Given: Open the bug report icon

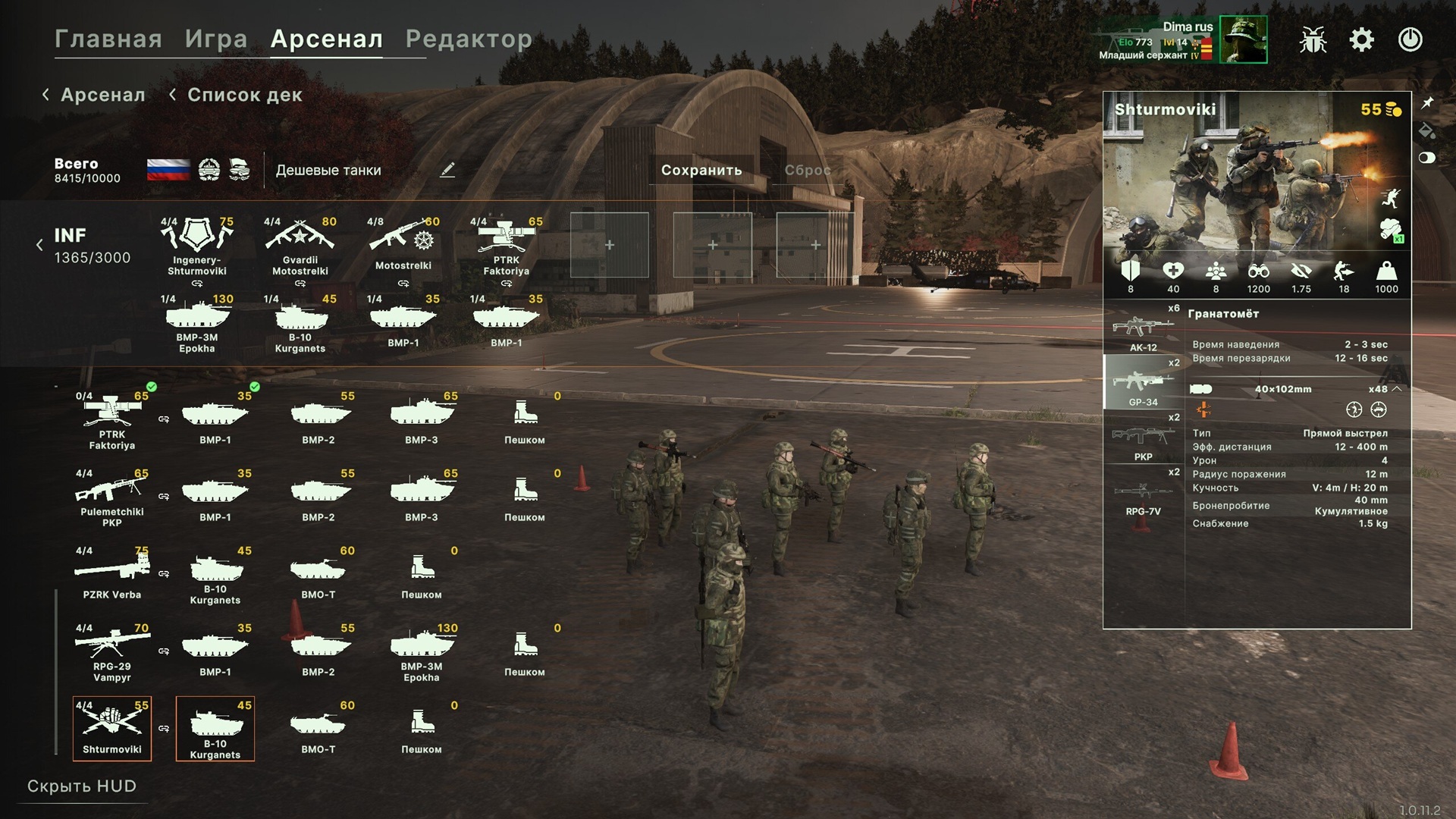Looking at the screenshot, I should 1313,39.
